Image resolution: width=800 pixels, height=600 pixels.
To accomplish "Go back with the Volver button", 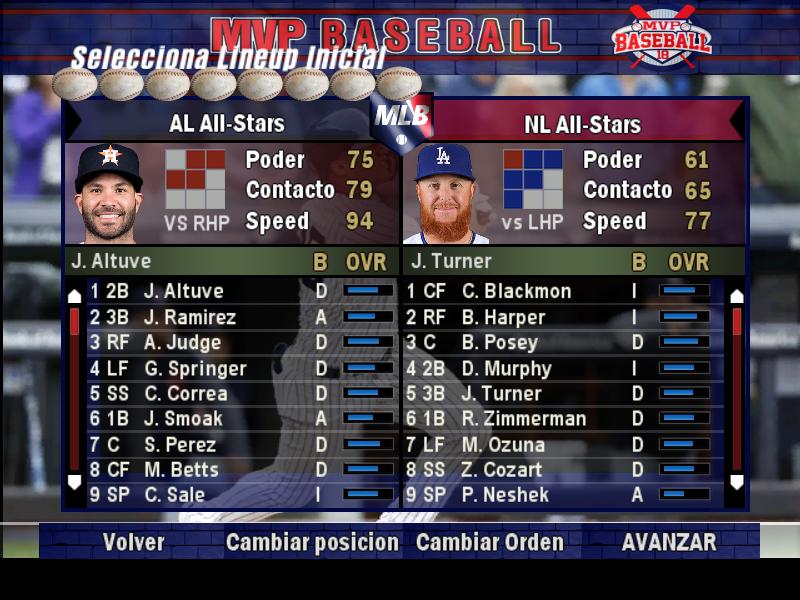I will tap(133, 543).
